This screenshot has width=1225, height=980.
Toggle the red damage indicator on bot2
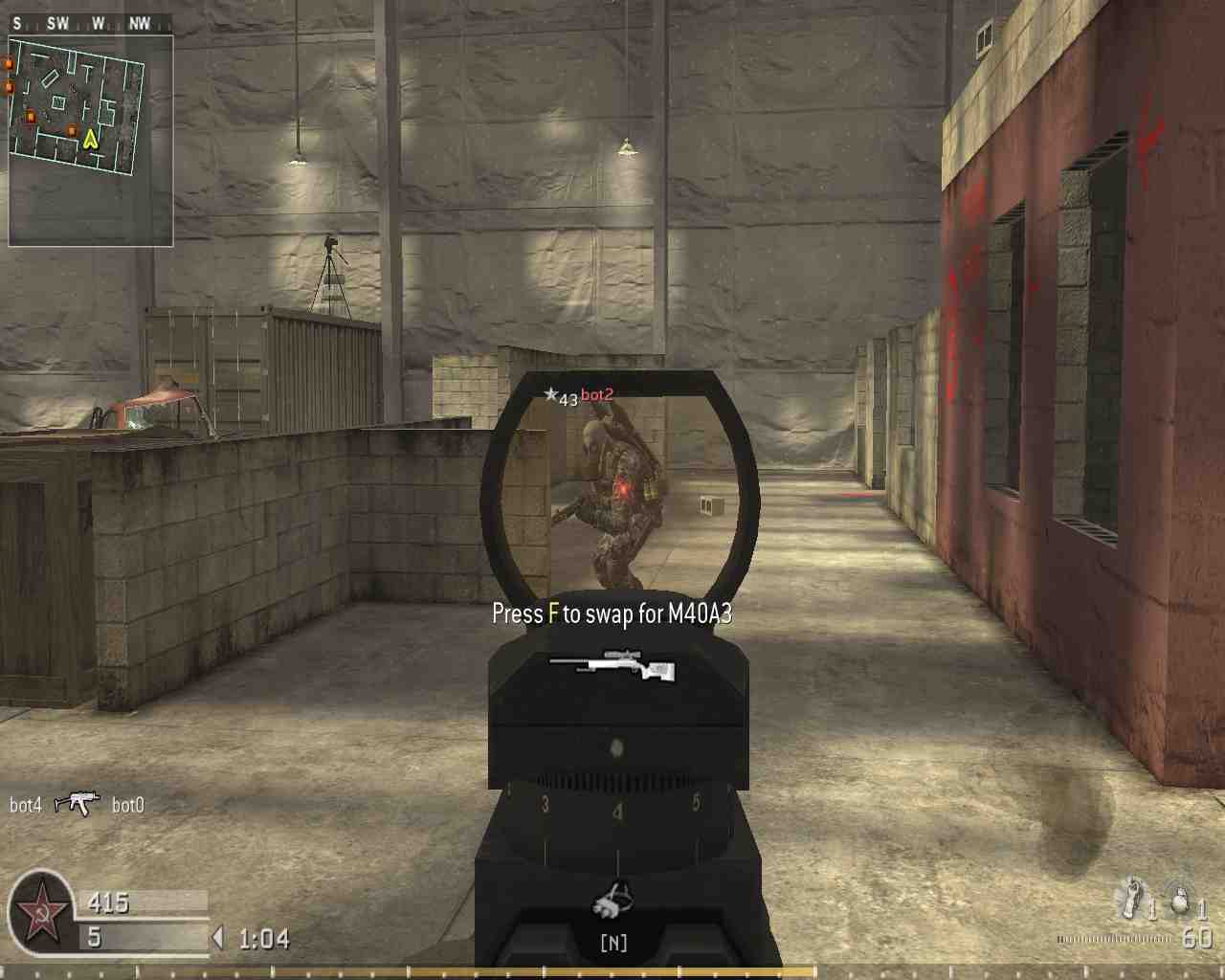[x=622, y=488]
